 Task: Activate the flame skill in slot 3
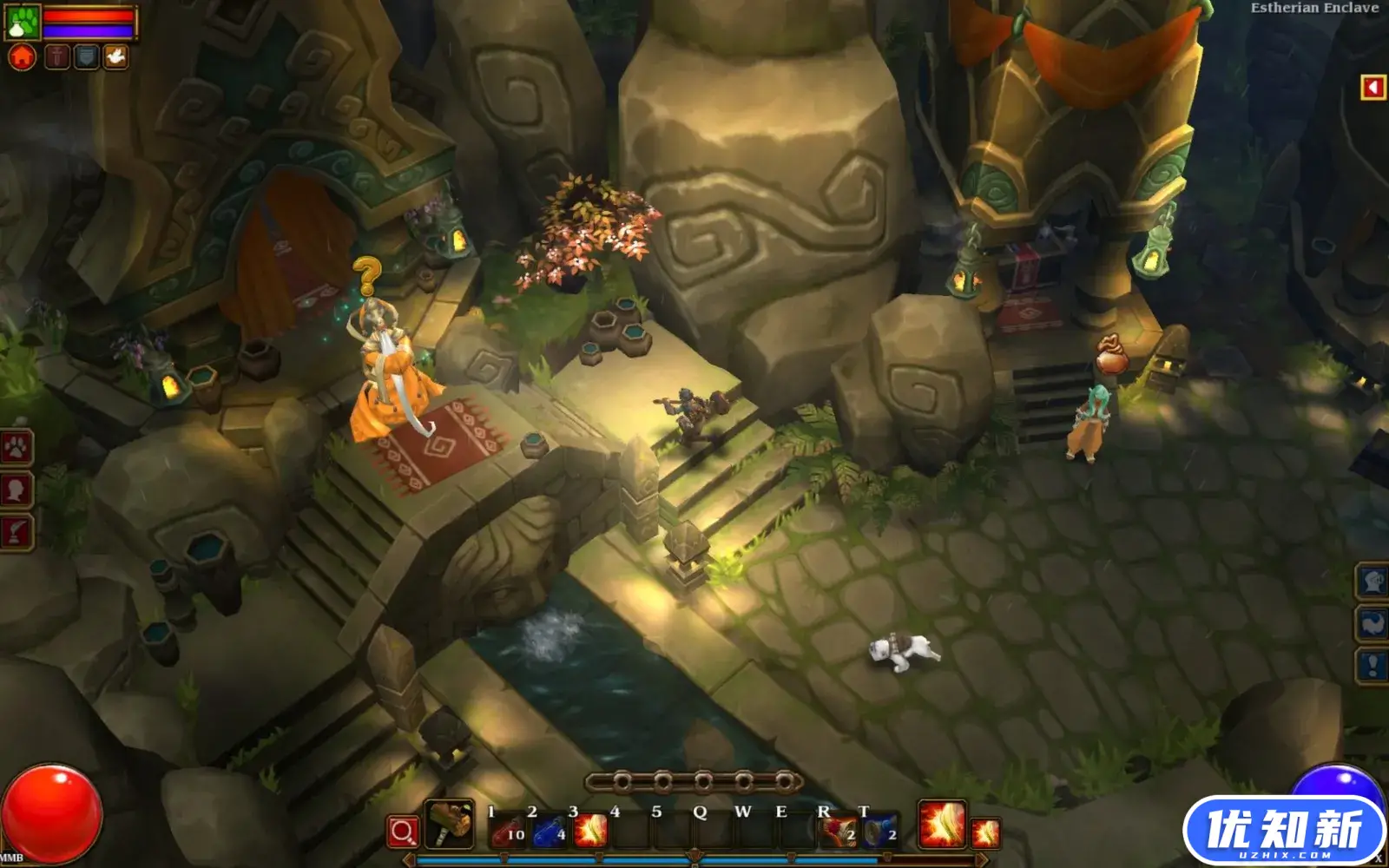click(590, 830)
